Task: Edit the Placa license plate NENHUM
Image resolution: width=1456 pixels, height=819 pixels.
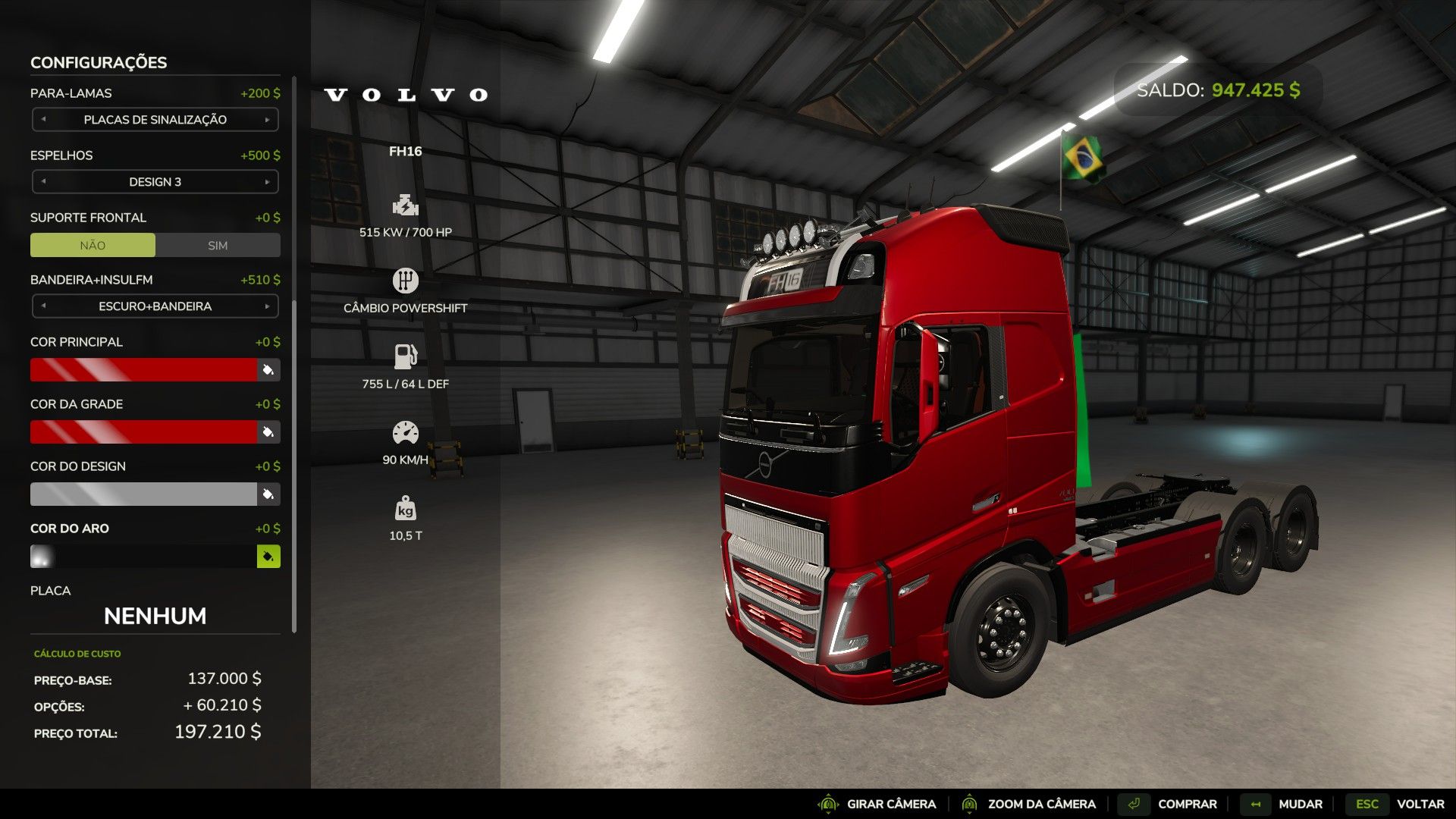Action: pos(155,616)
